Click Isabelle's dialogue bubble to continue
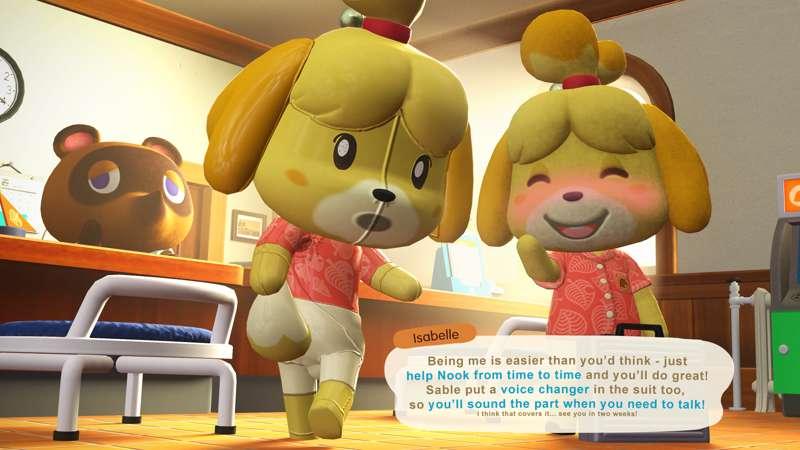This screenshot has height=450, width=800. pyautogui.click(x=565, y=383)
